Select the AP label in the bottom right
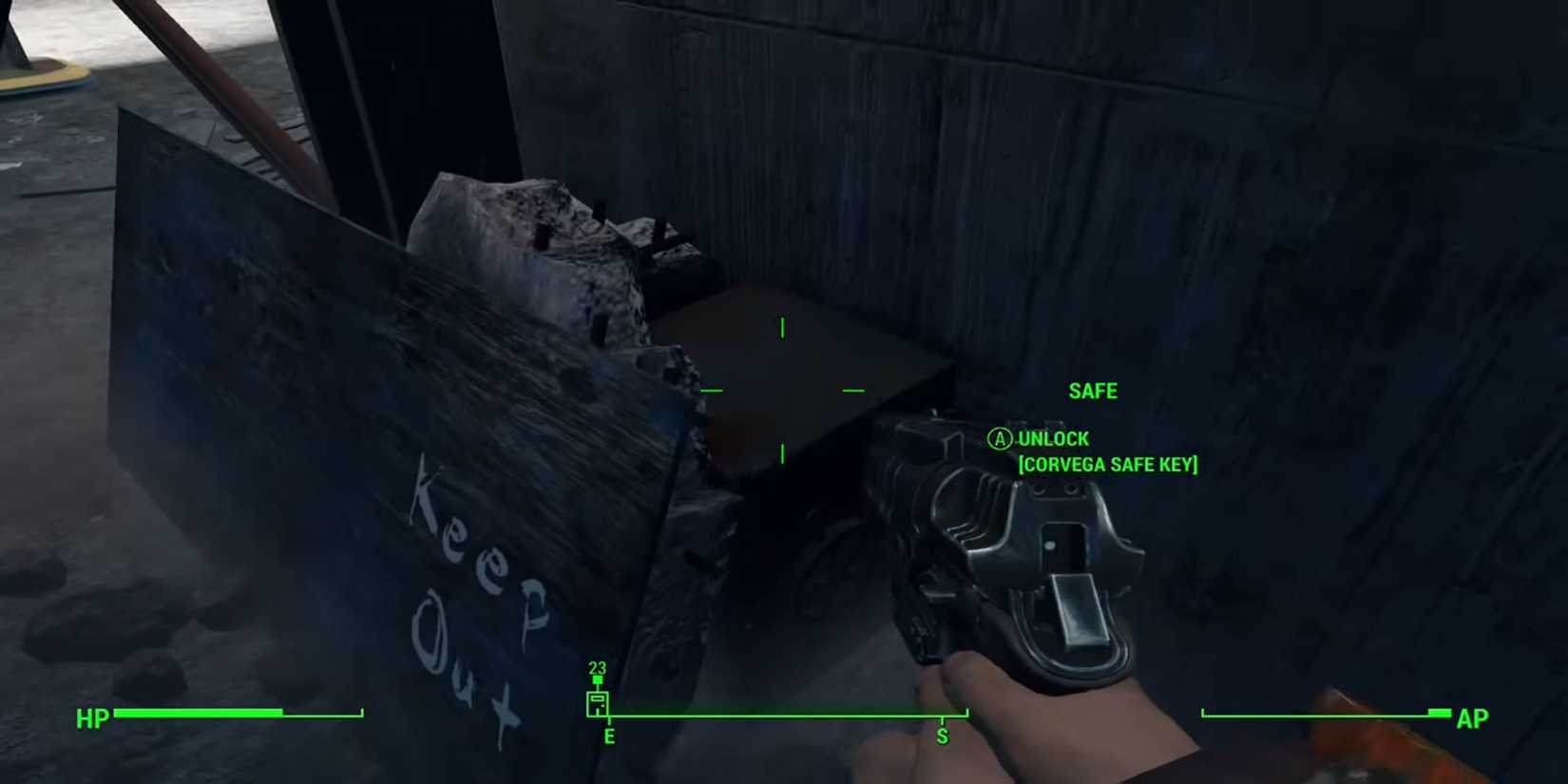The image size is (1568, 784). coord(1472,719)
